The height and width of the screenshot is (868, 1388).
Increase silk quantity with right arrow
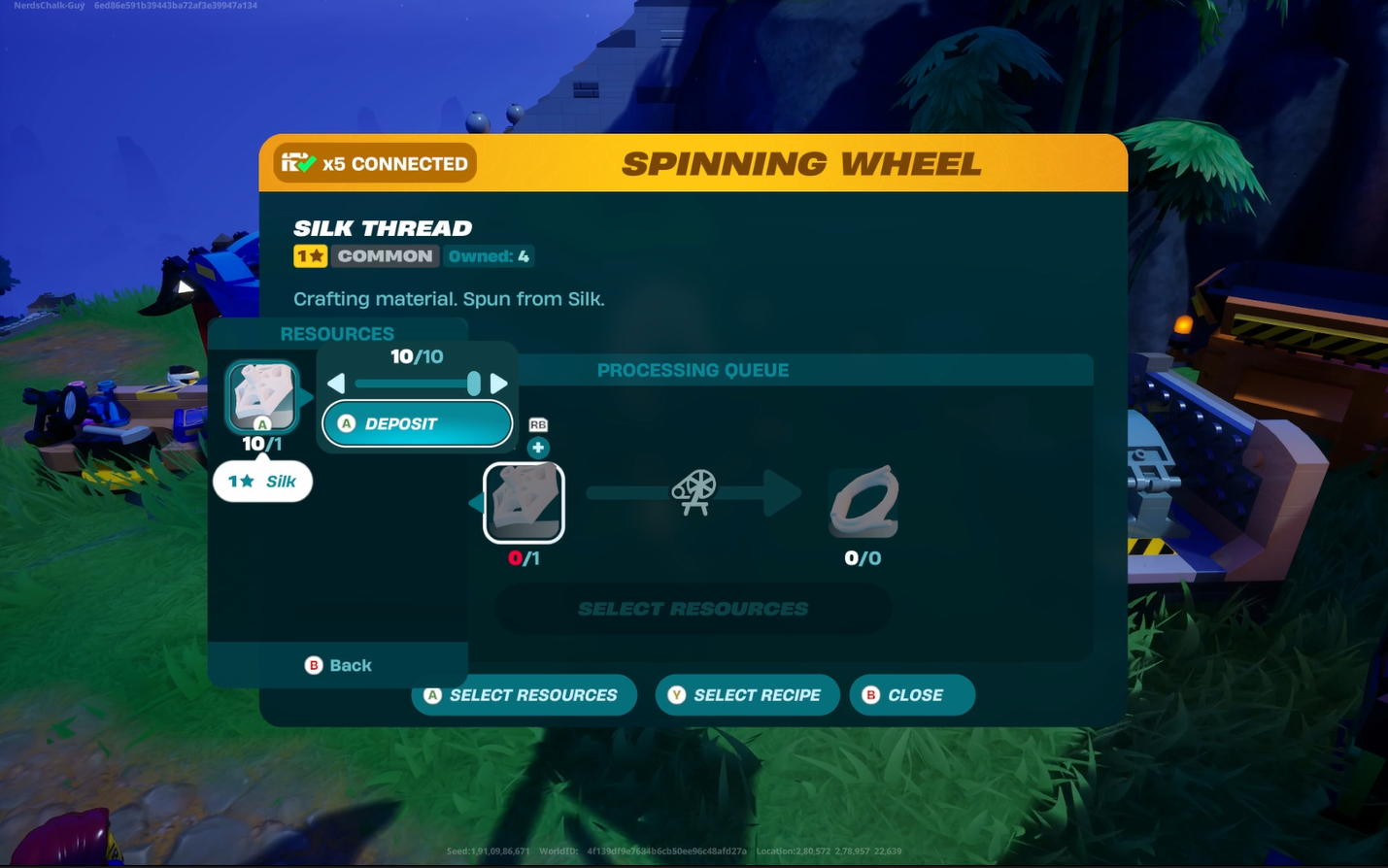tap(498, 384)
